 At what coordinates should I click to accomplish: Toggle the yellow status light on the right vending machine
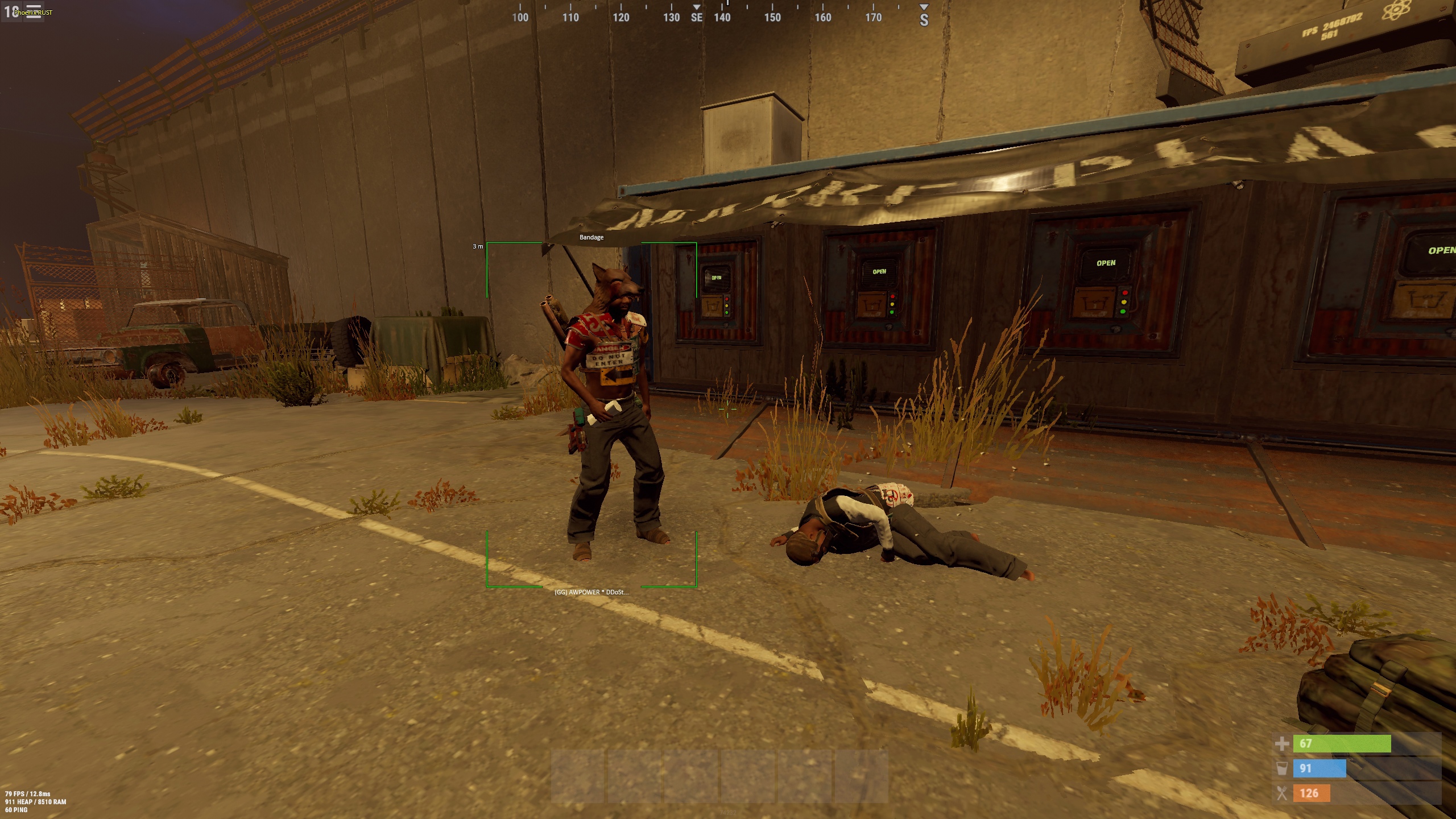pos(1124,303)
